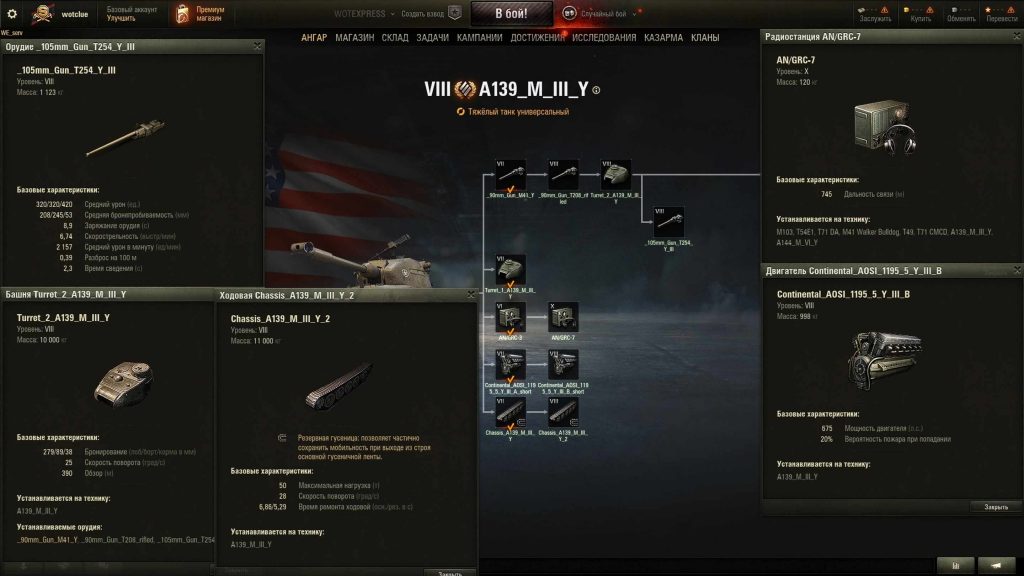This screenshot has height=576, width=1024.
Task: Close the Chassis_A139 window with X
Action: (470, 295)
